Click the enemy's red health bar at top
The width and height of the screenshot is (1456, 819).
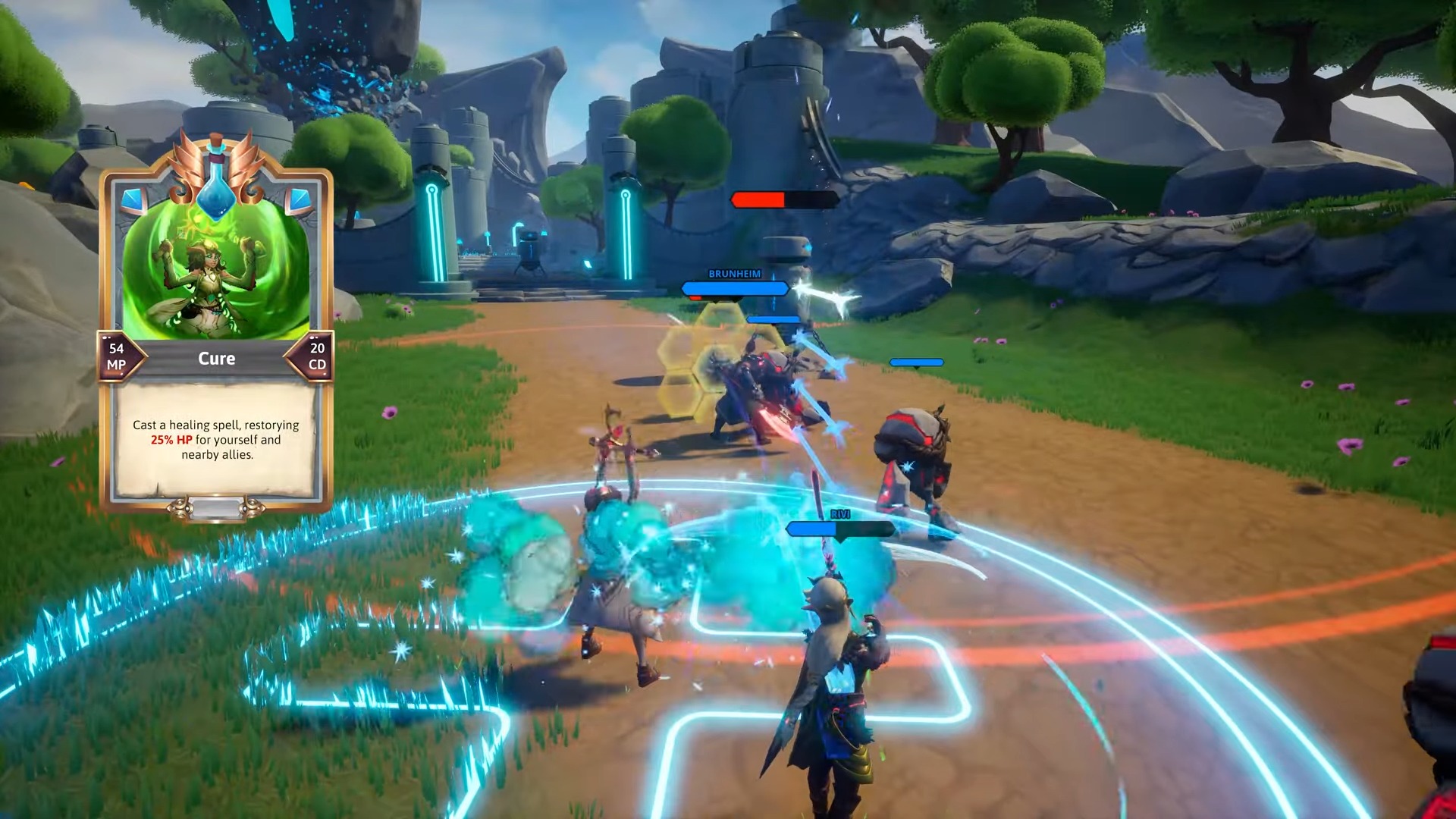[758, 199]
